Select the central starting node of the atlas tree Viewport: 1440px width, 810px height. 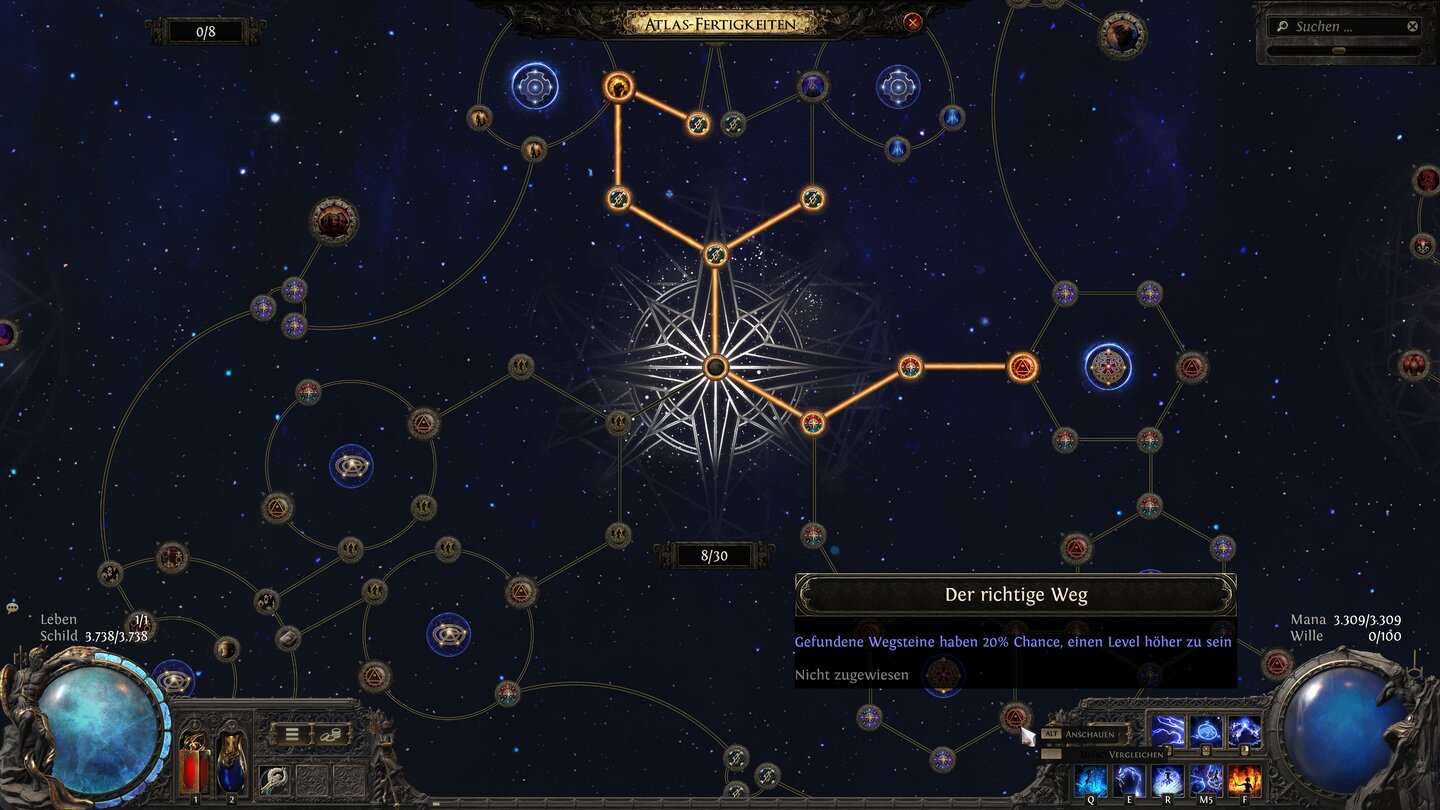pyautogui.click(x=715, y=367)
